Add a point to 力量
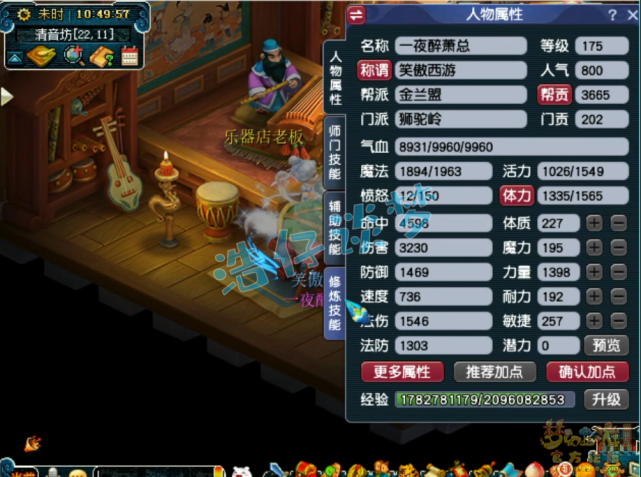 [x=594, y=272]
